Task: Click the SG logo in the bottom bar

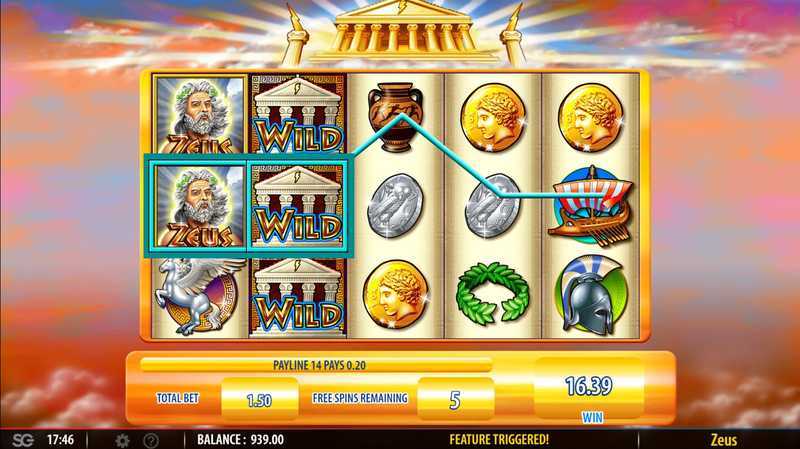Action: coord(19,439)
